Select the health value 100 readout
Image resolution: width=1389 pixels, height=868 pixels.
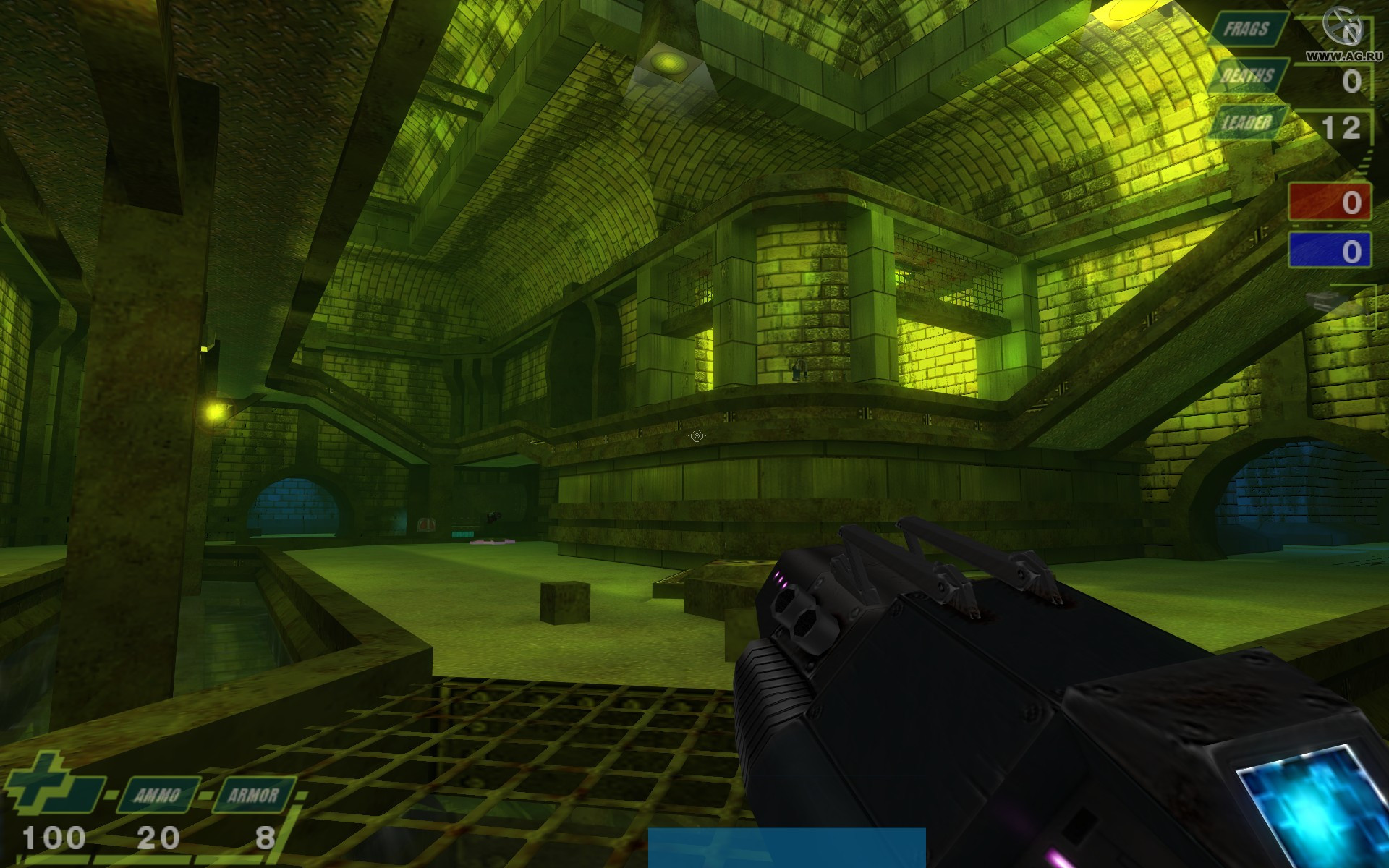54,839
